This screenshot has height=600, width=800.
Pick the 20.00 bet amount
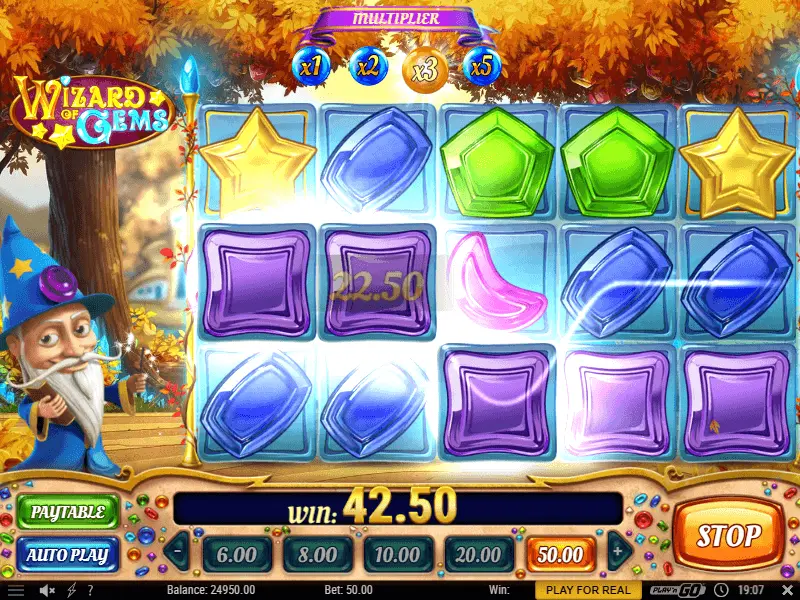(477, 553)
